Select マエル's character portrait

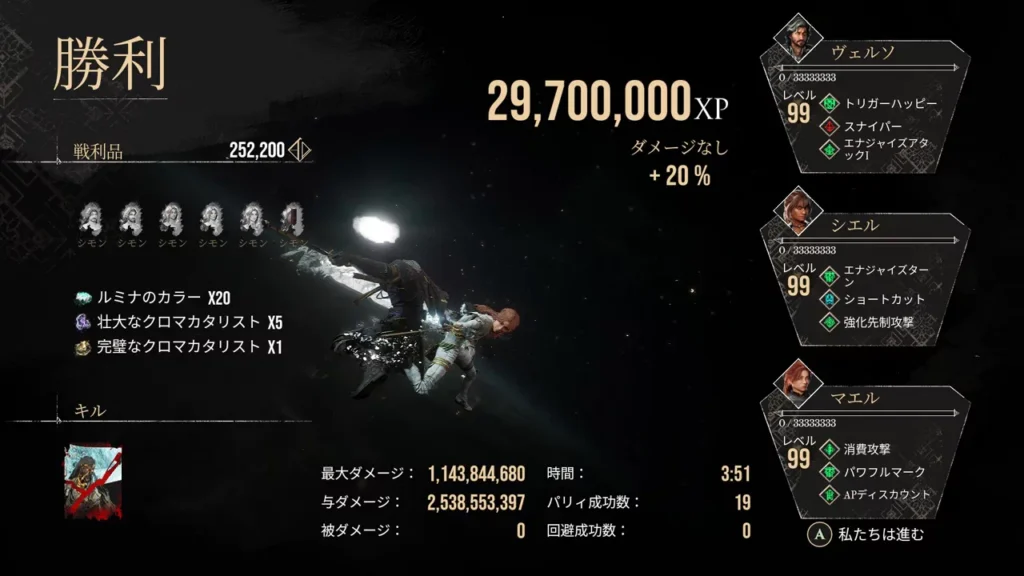798,383
